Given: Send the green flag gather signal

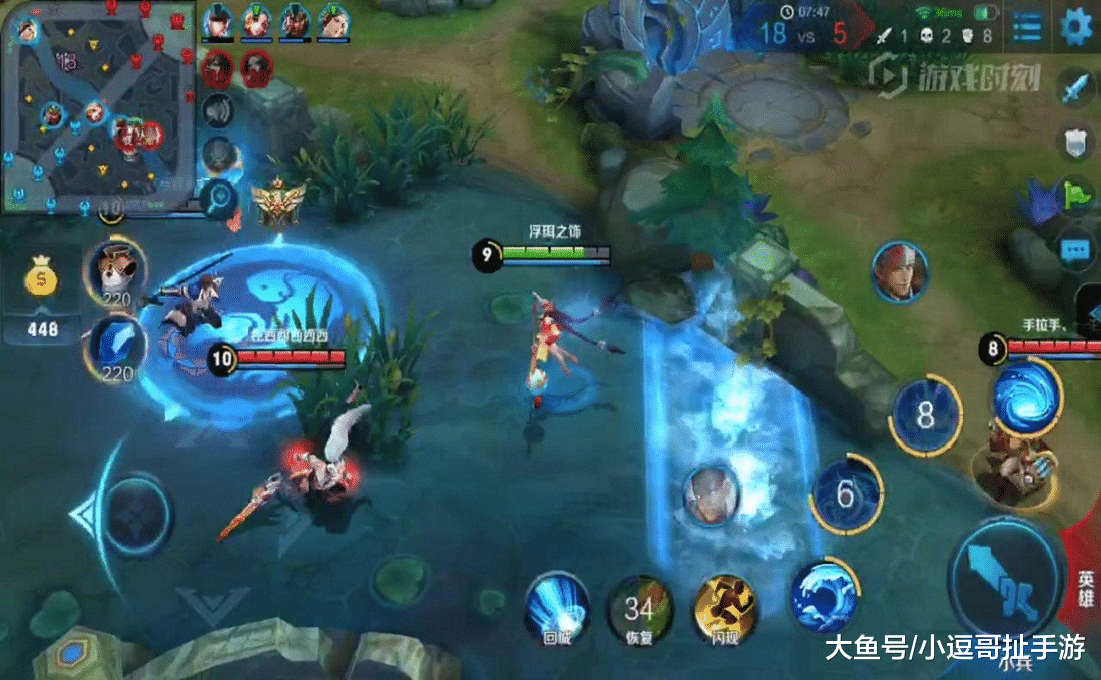Looking at the screenshot, I should click(1075, 194).
